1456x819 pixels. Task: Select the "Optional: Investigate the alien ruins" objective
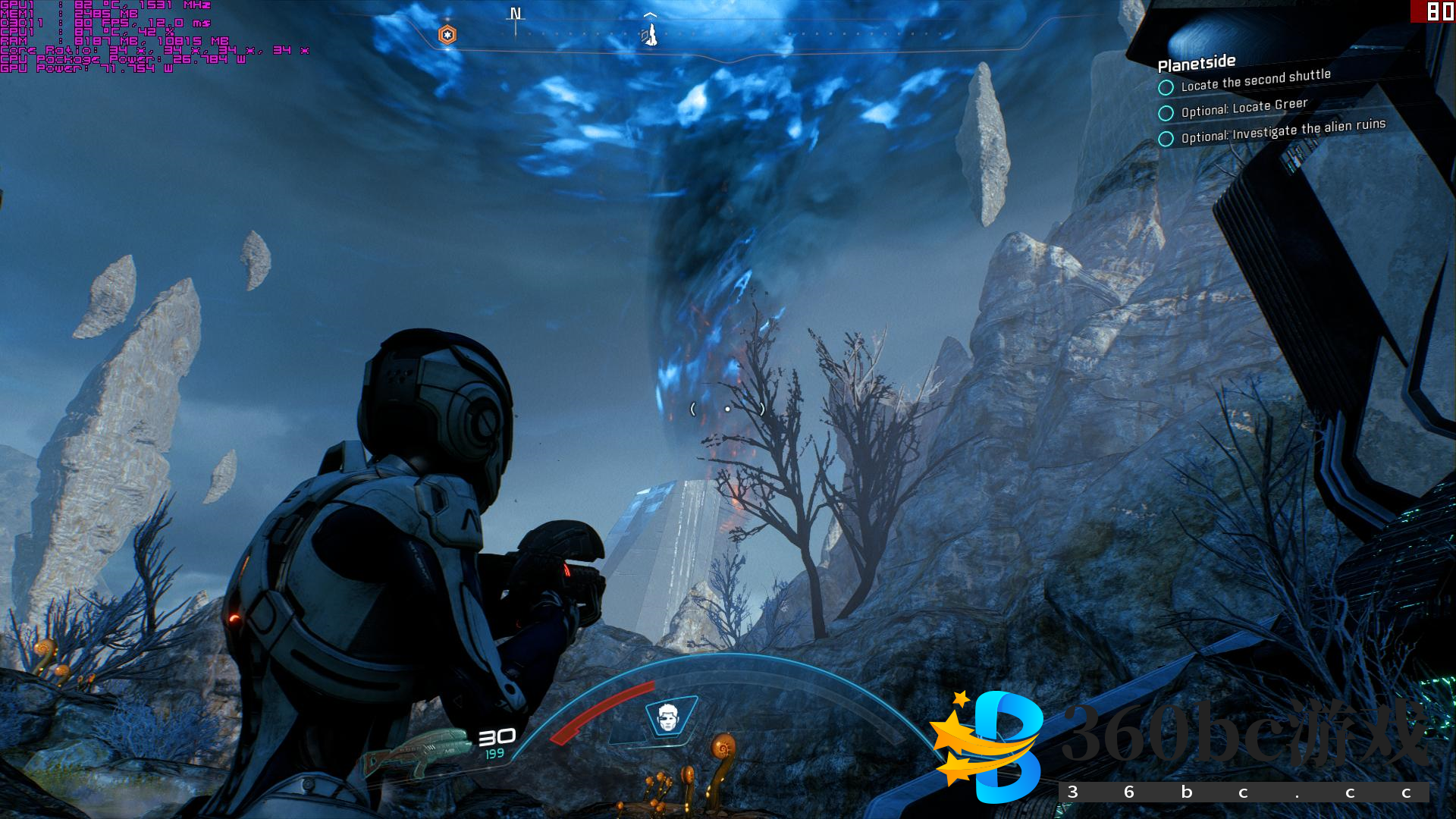click(1282, 130)
